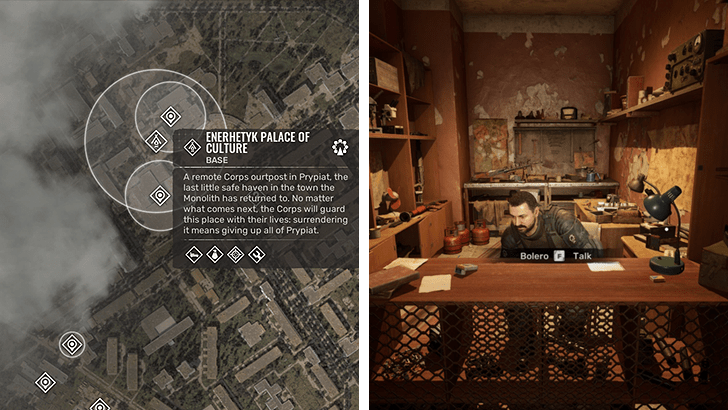Image resolution: width=728 pixels, height=410 pixels.
Task: Click the marker inside the upper range circle
Action: point(170,116)
